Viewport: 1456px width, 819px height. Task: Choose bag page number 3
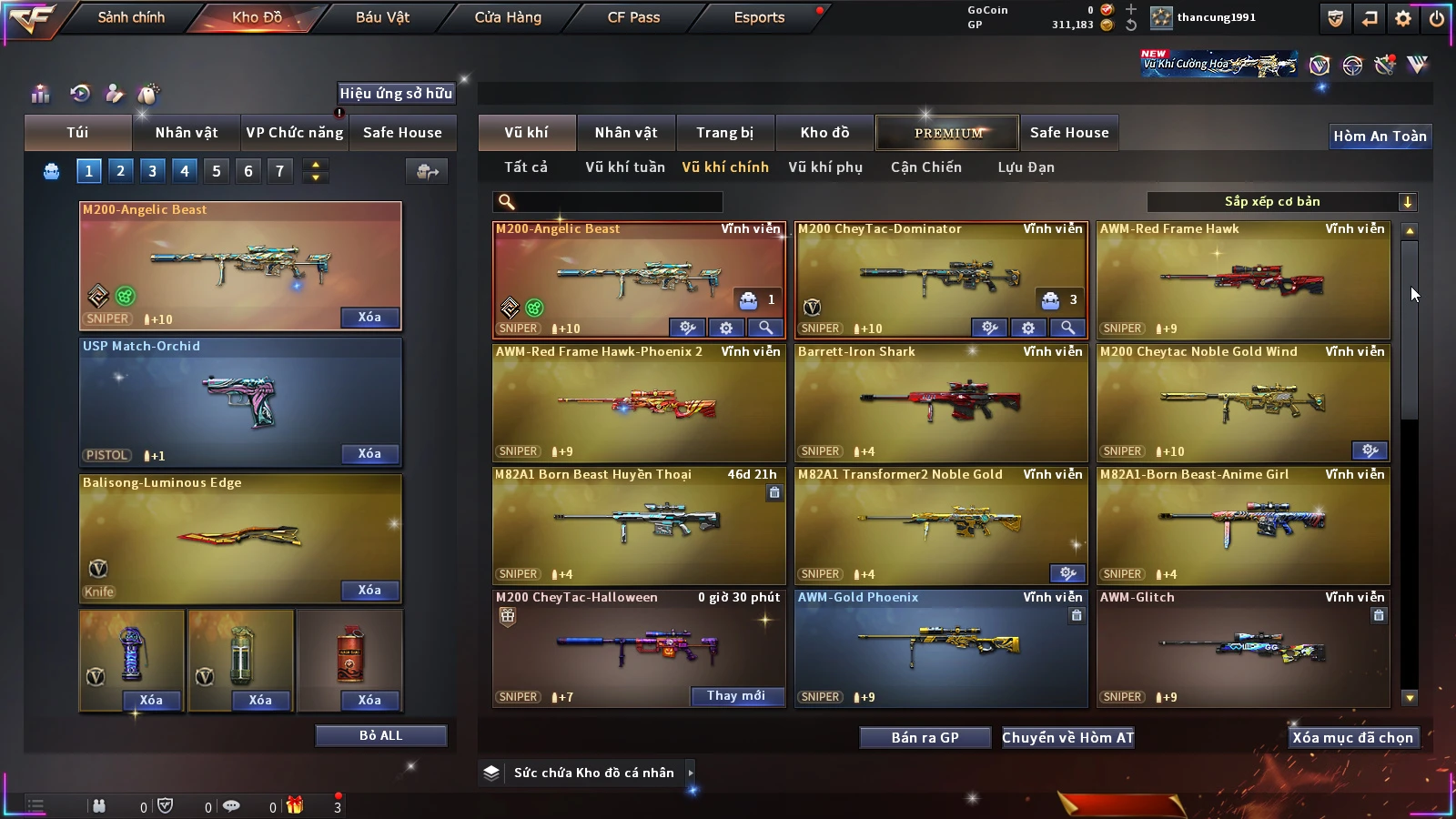152,171
